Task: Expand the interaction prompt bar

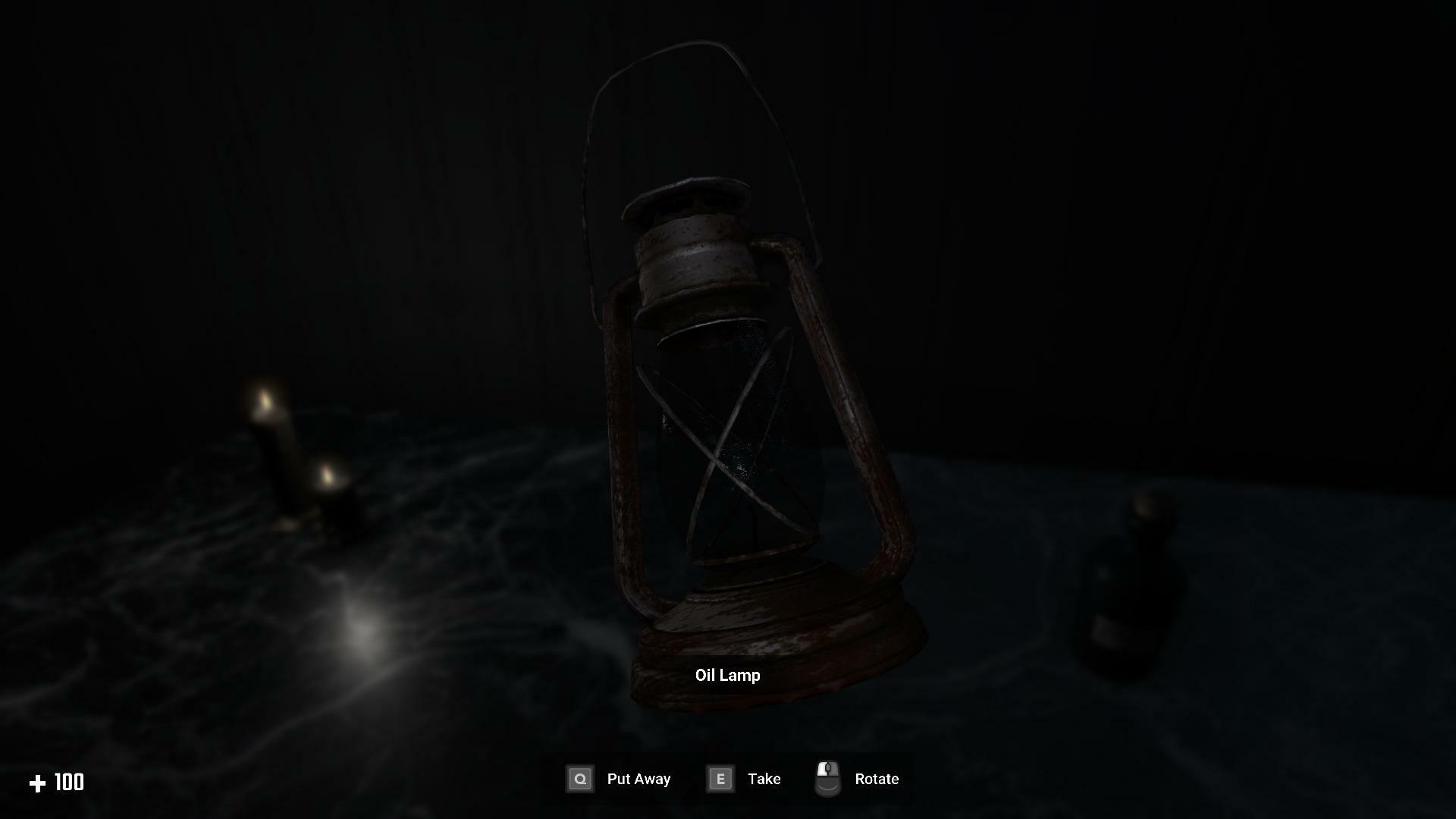Action: tap(728, 779)
